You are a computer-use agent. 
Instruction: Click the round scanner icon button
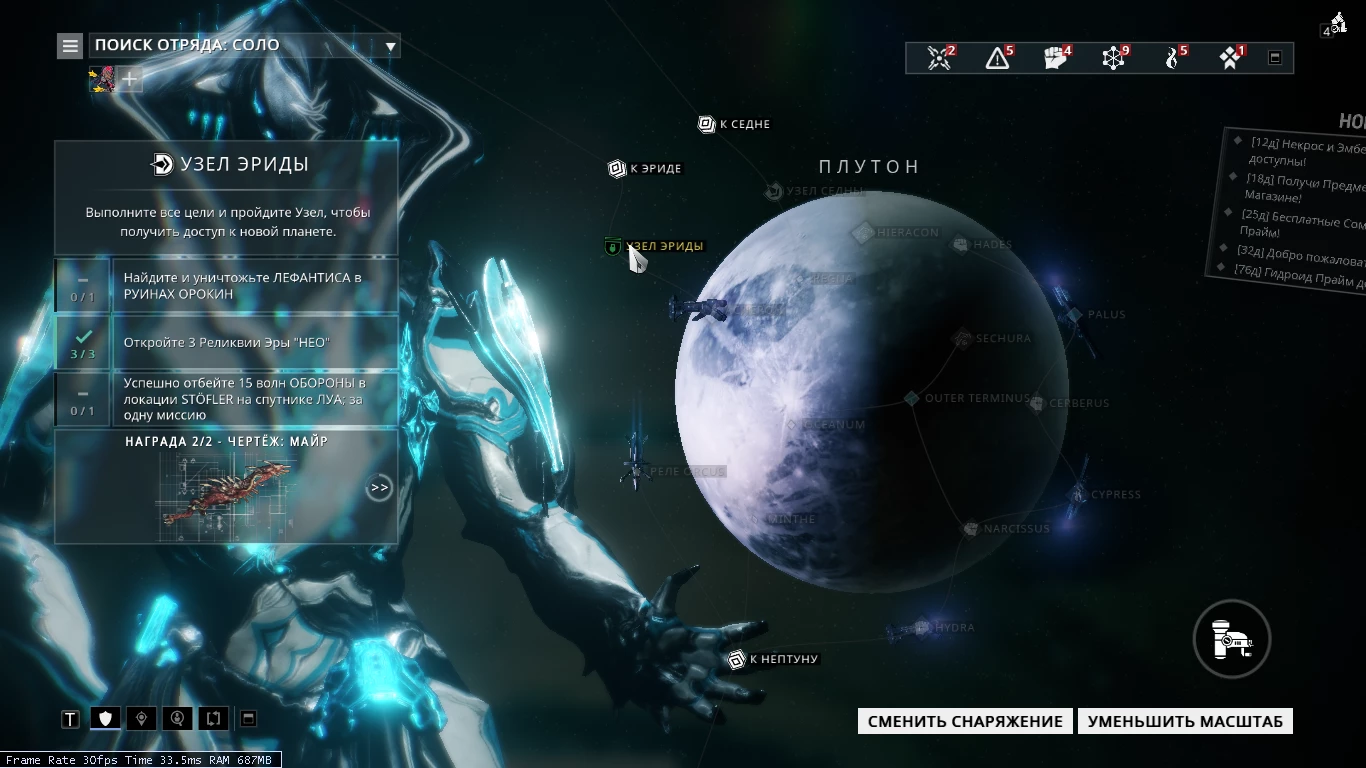click(1231, 638)
